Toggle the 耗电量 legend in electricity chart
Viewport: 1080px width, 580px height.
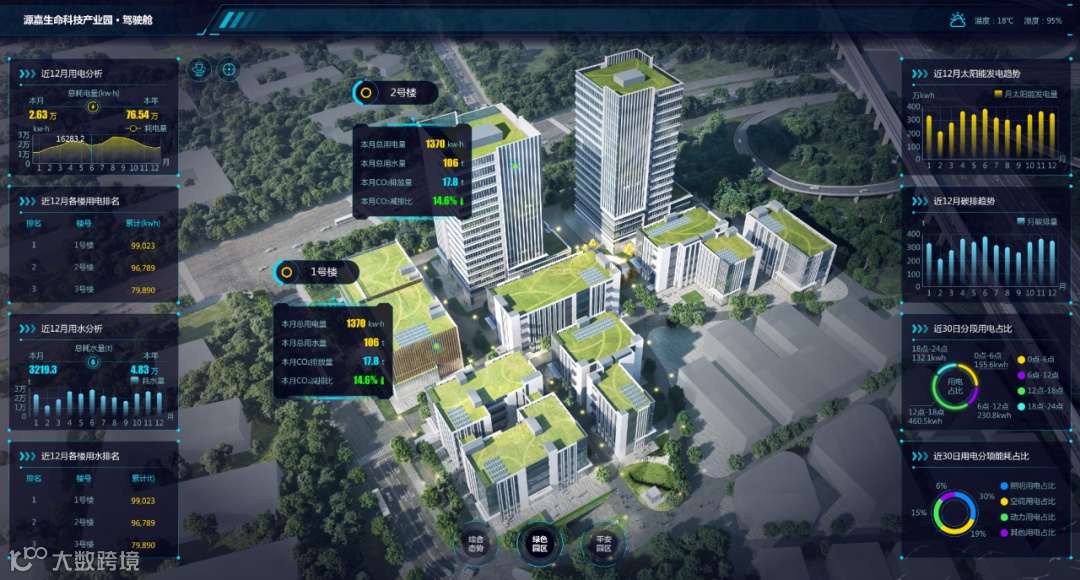[149, 128]
